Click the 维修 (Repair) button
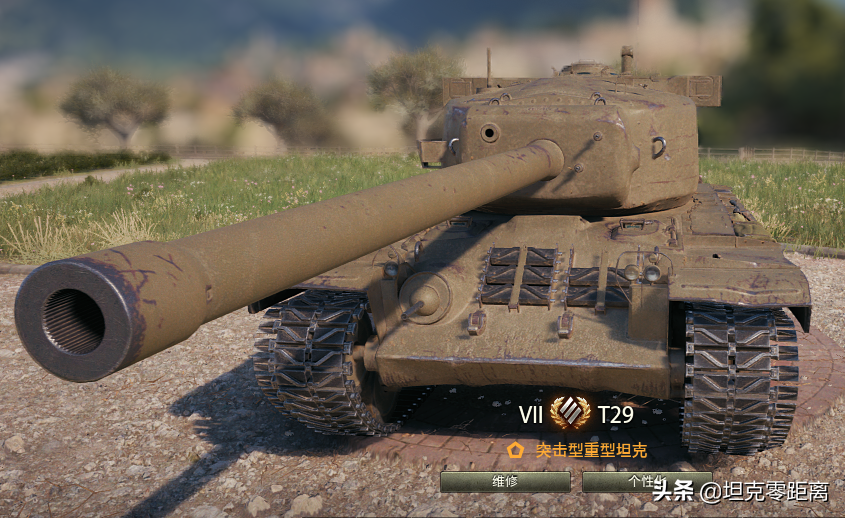The image size is (845, 518). click(505, 482)
